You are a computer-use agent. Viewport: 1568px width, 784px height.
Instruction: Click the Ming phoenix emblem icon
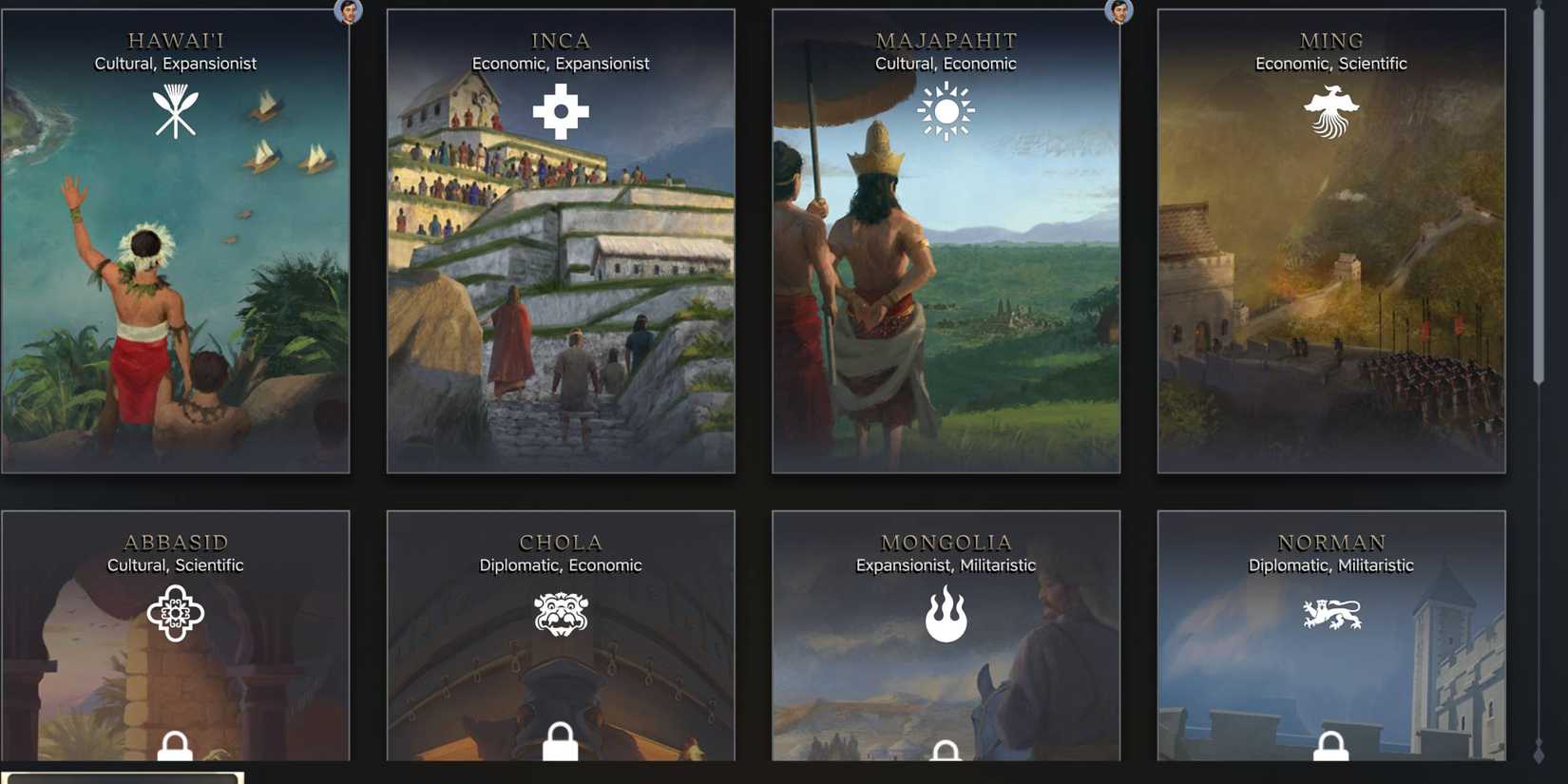[x=1330, y=109]
